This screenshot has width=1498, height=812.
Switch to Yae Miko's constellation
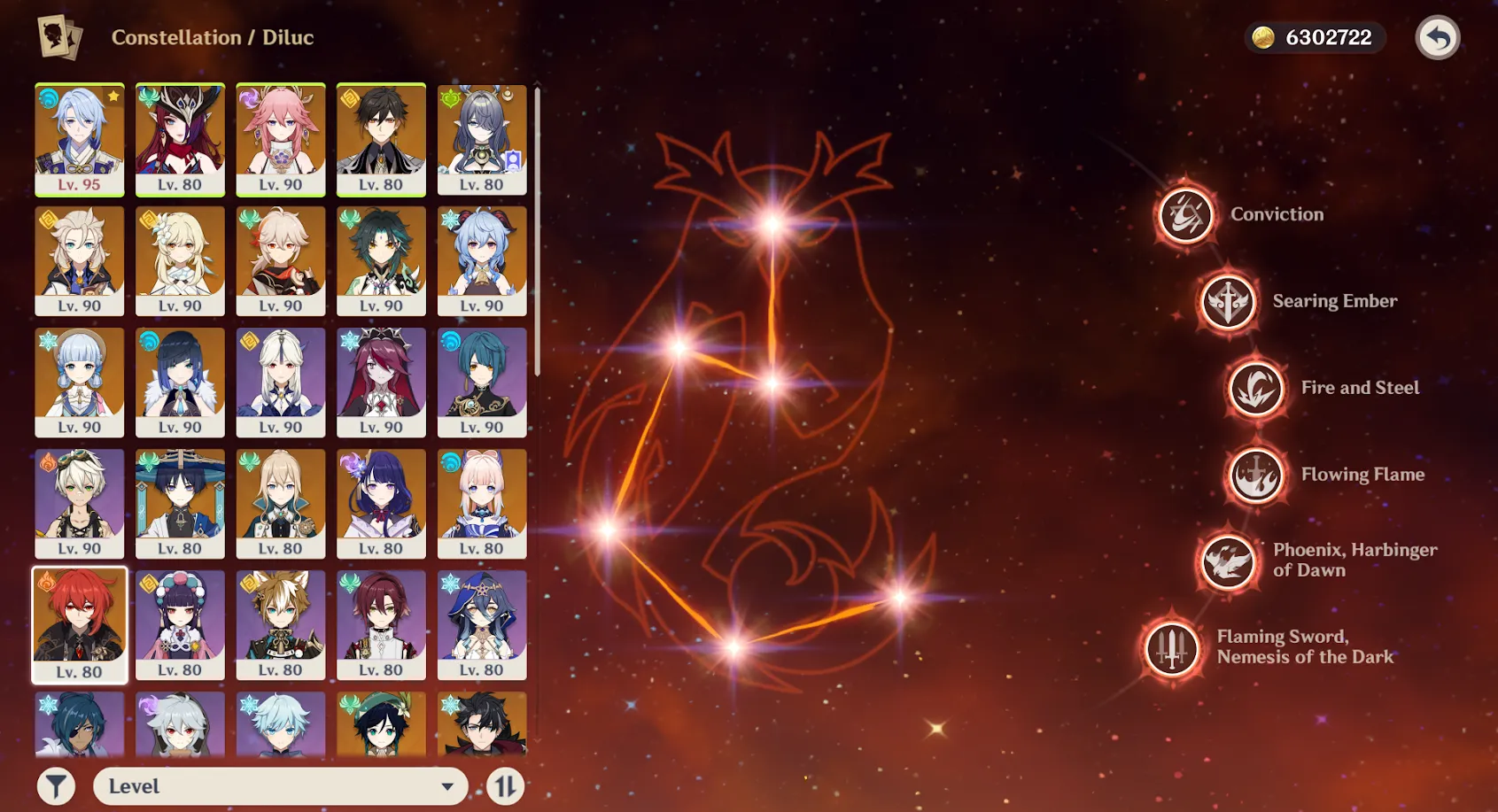point(281,137)
